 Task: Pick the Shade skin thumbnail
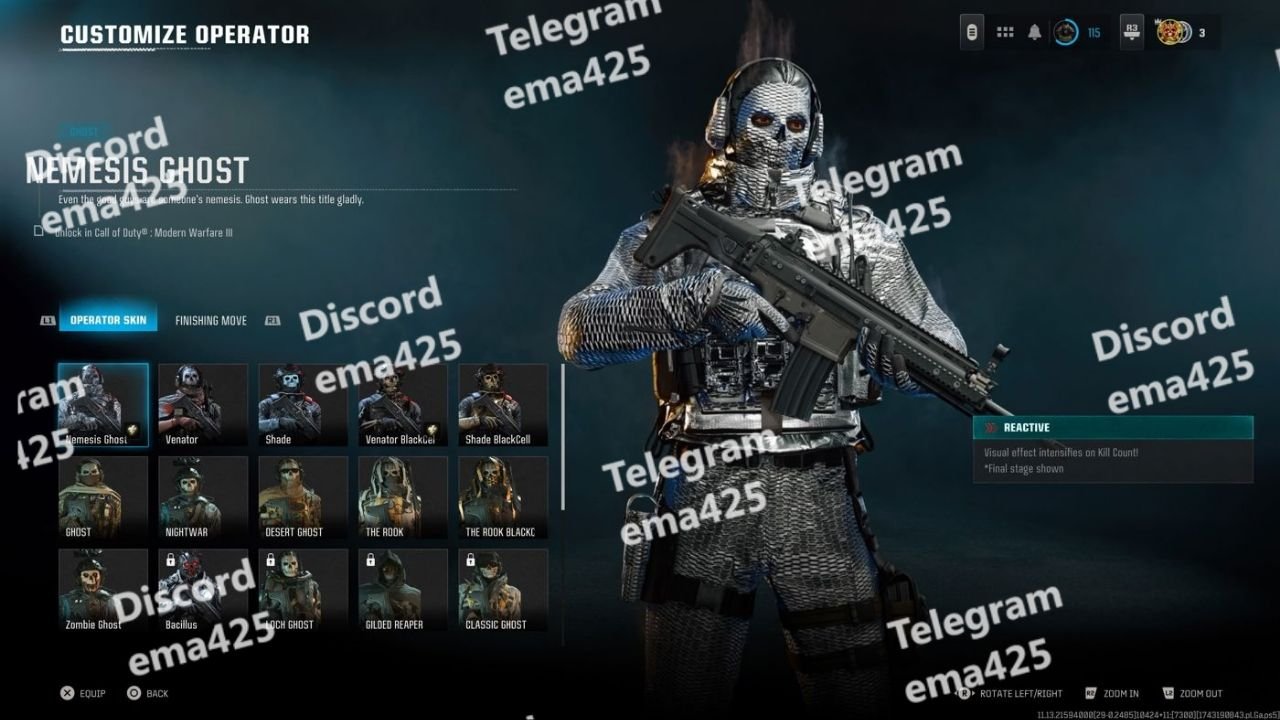303,404
